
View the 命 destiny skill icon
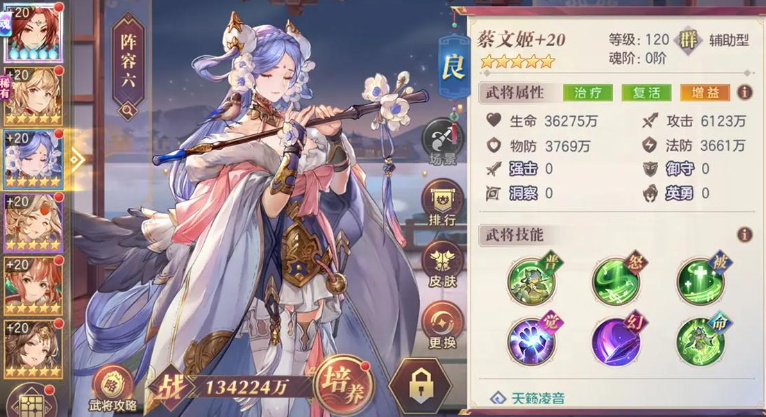tap(698, 341)
